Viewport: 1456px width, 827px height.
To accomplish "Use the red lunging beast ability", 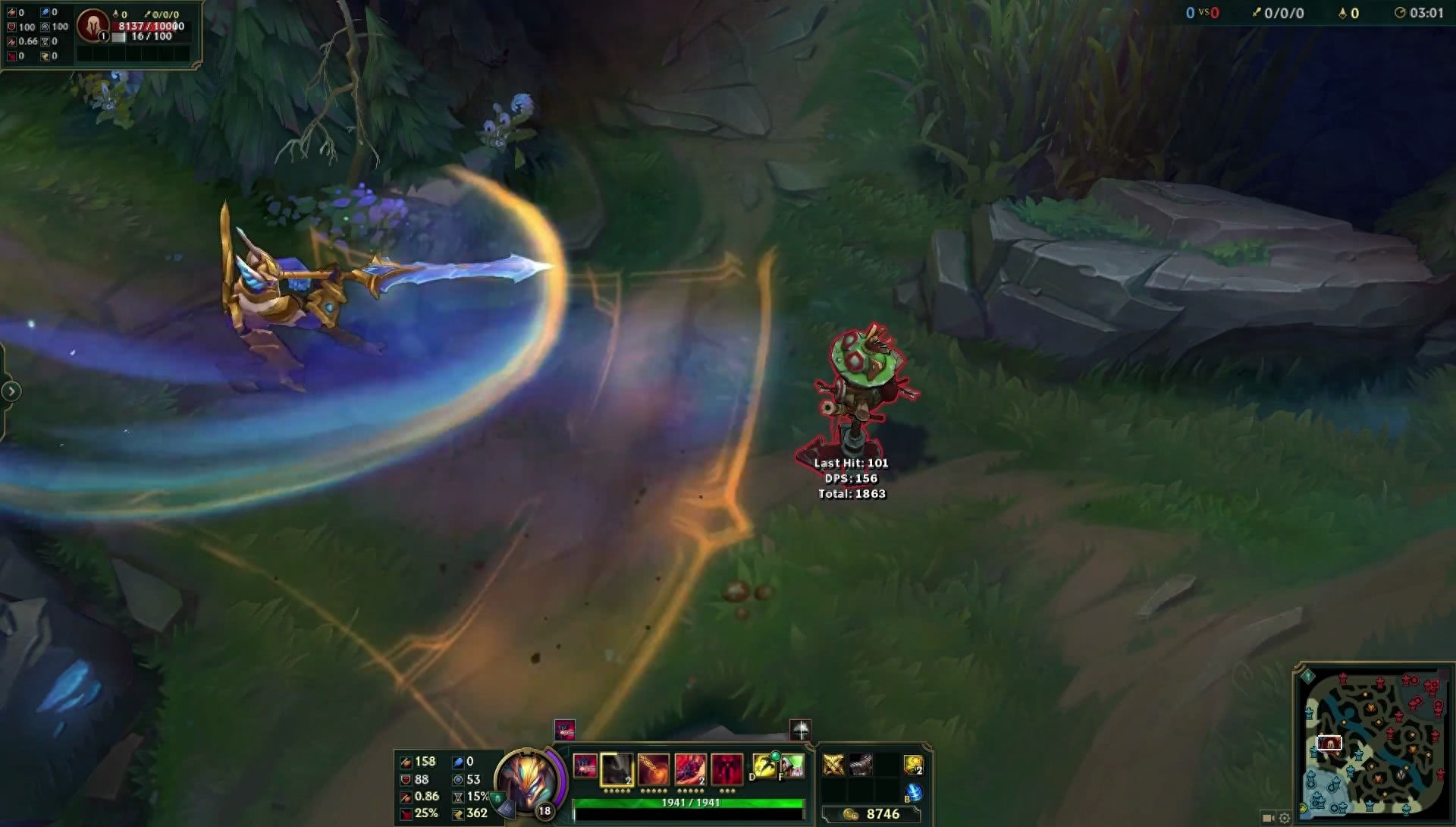I will tap(690, 769).
